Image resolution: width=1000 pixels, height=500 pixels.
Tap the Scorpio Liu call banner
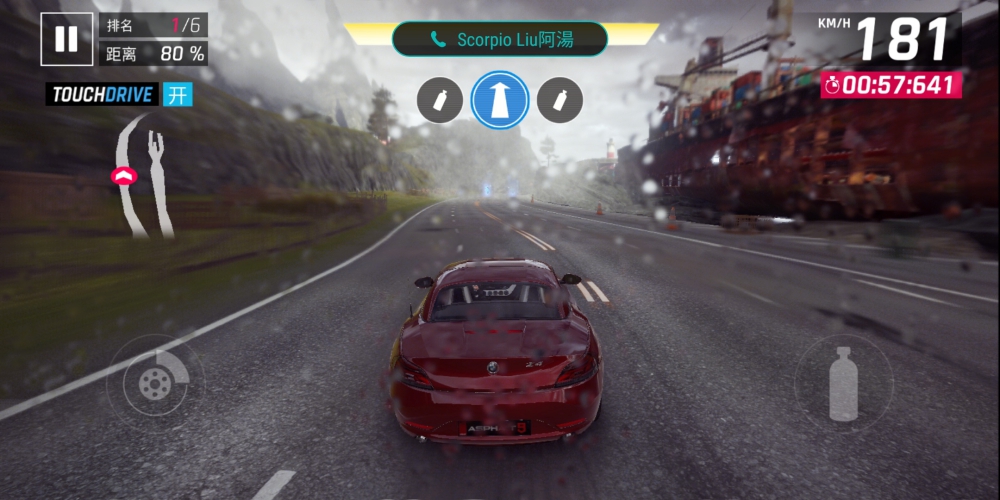tap(500, 40)
